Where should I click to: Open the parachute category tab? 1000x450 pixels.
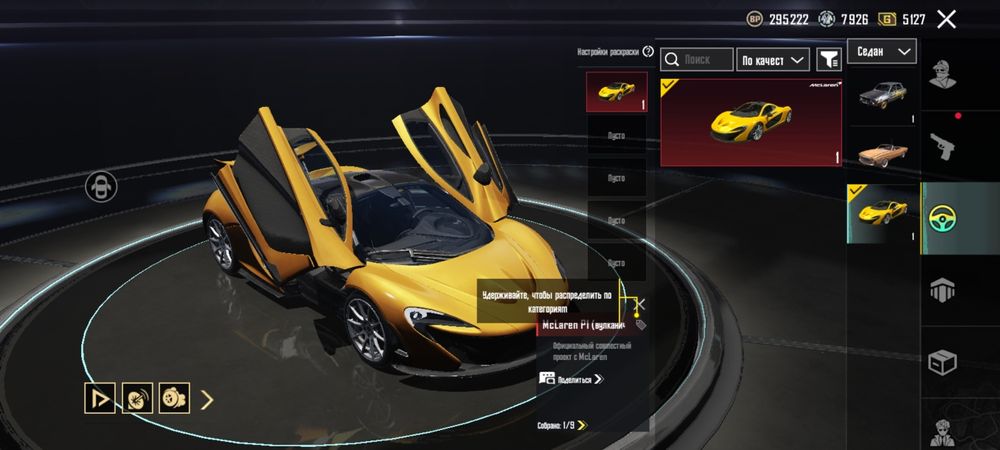click(941, 289)
